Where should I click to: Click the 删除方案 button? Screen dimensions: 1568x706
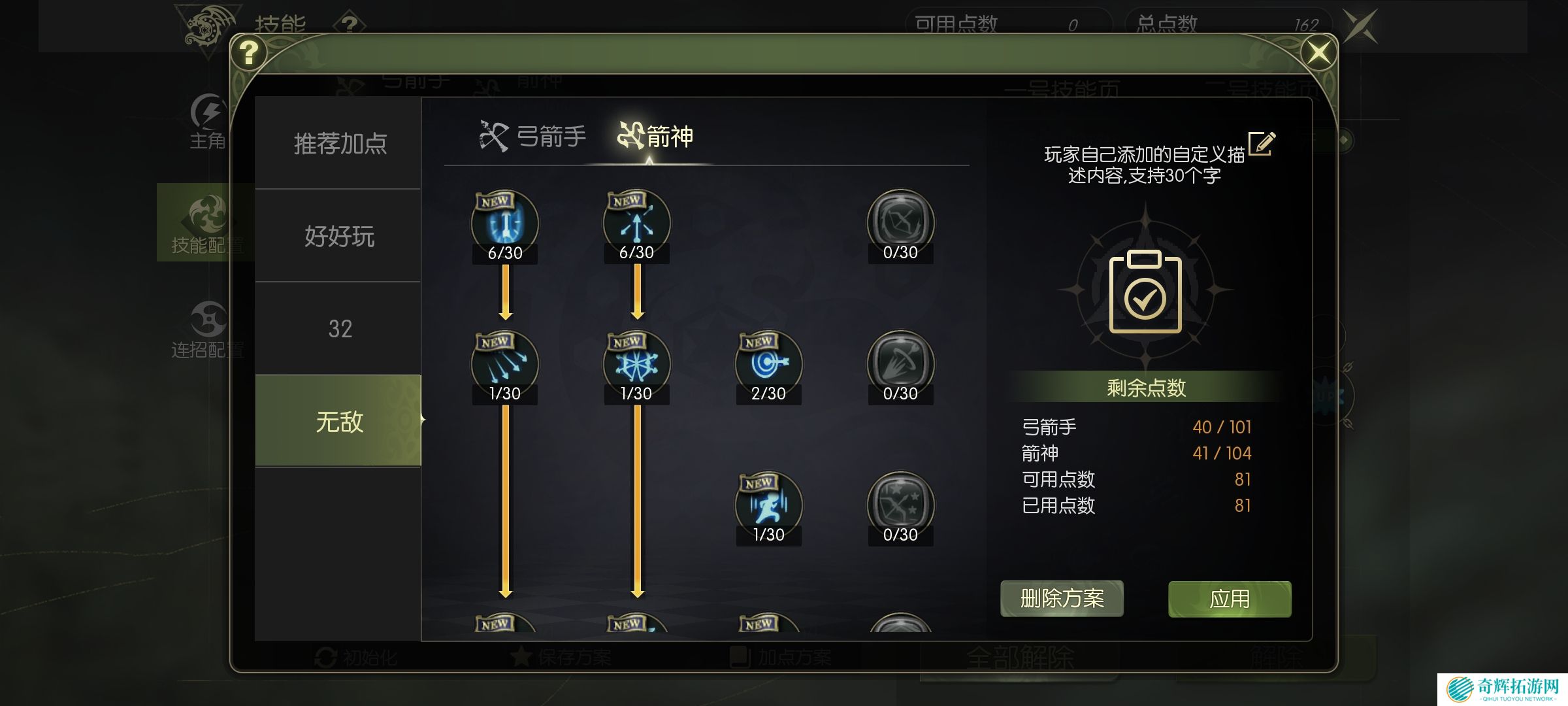[1062, 598]
